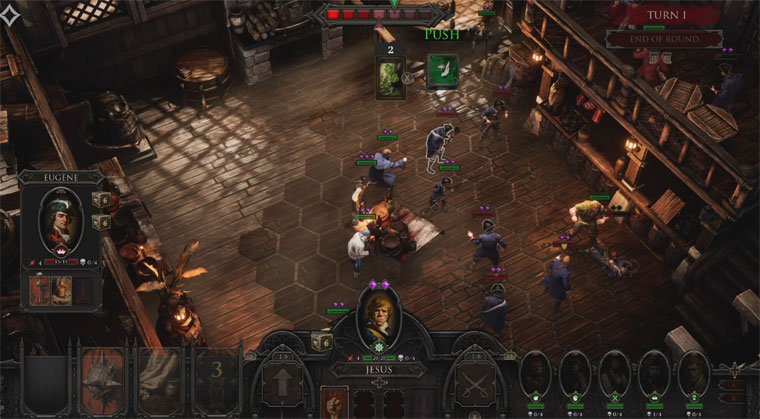The width and height of the screenshot is (760, 419).
Task: Choose the green forest card
Action: pyautogui.click(x=390, y=77)
